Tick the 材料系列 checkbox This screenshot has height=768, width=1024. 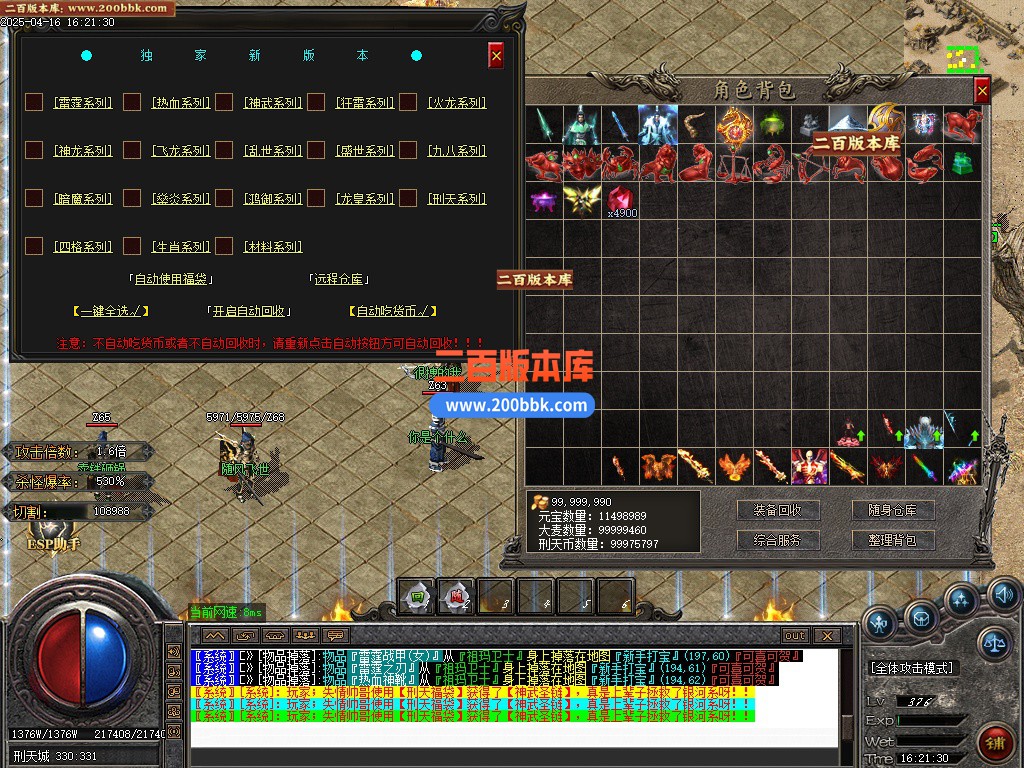[x=225, y=246]
